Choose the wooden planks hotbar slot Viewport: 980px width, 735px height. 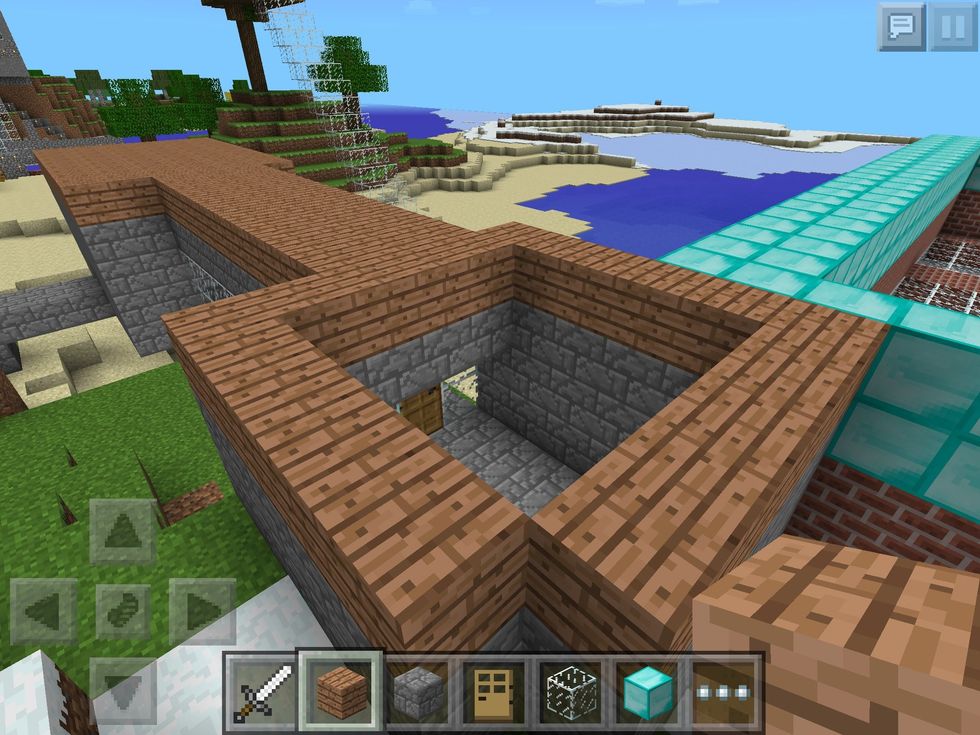[340, 692]
